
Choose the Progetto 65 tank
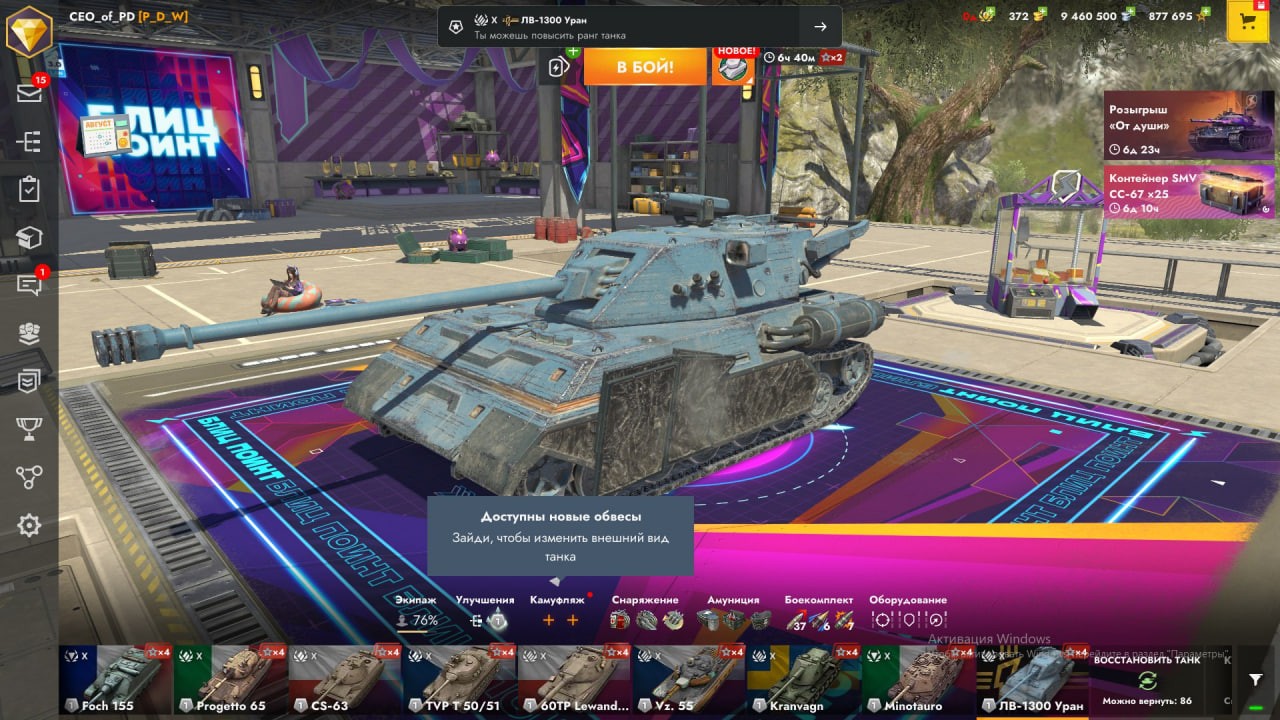230,680
